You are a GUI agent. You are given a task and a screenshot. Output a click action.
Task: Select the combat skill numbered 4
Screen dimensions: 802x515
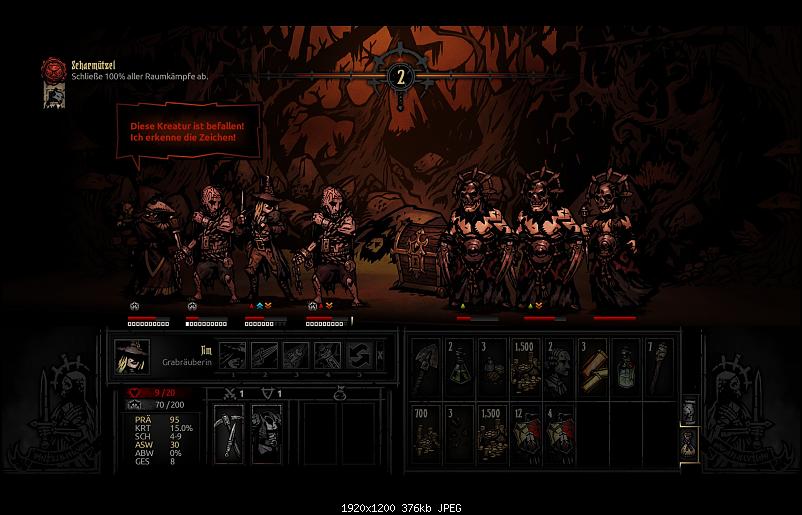pyautogui.click(x=326, y=356)
